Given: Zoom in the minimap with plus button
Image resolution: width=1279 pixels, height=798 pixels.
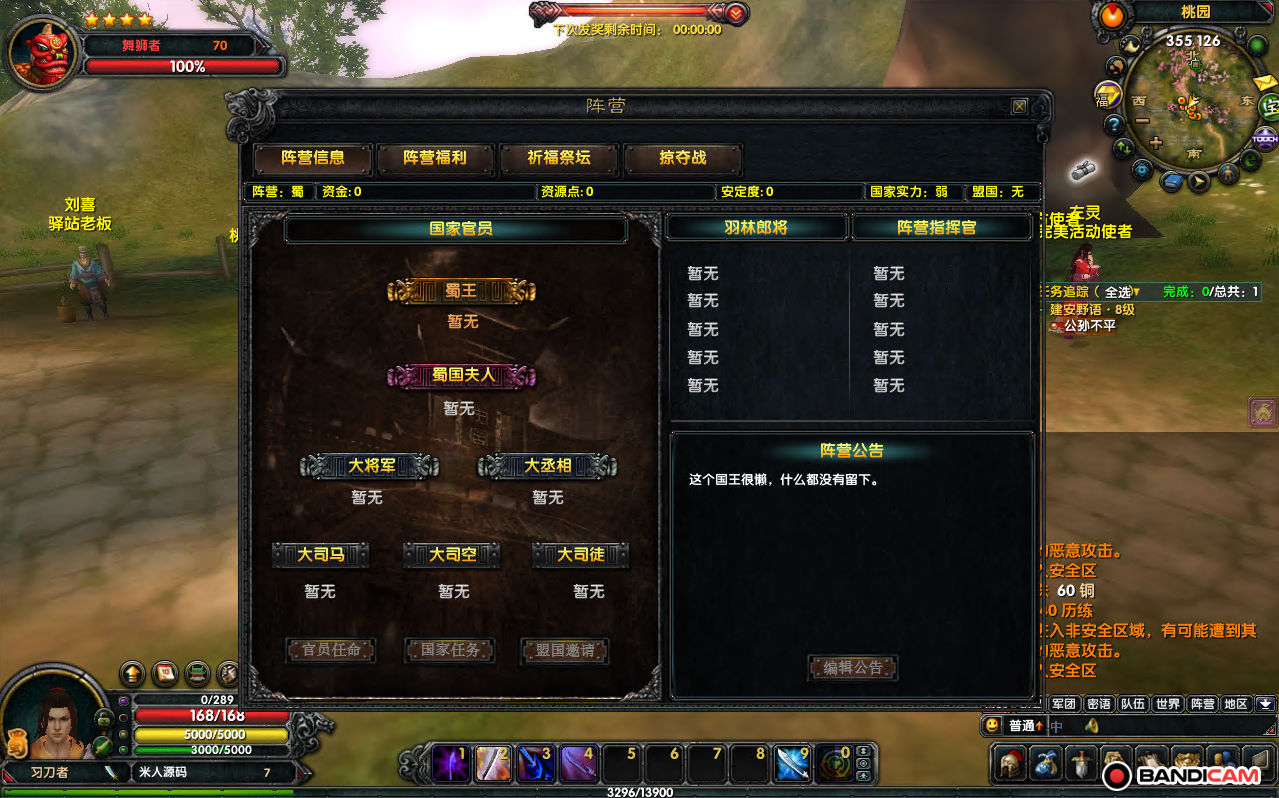Looking at the screenshot, I should point(1156,142).
